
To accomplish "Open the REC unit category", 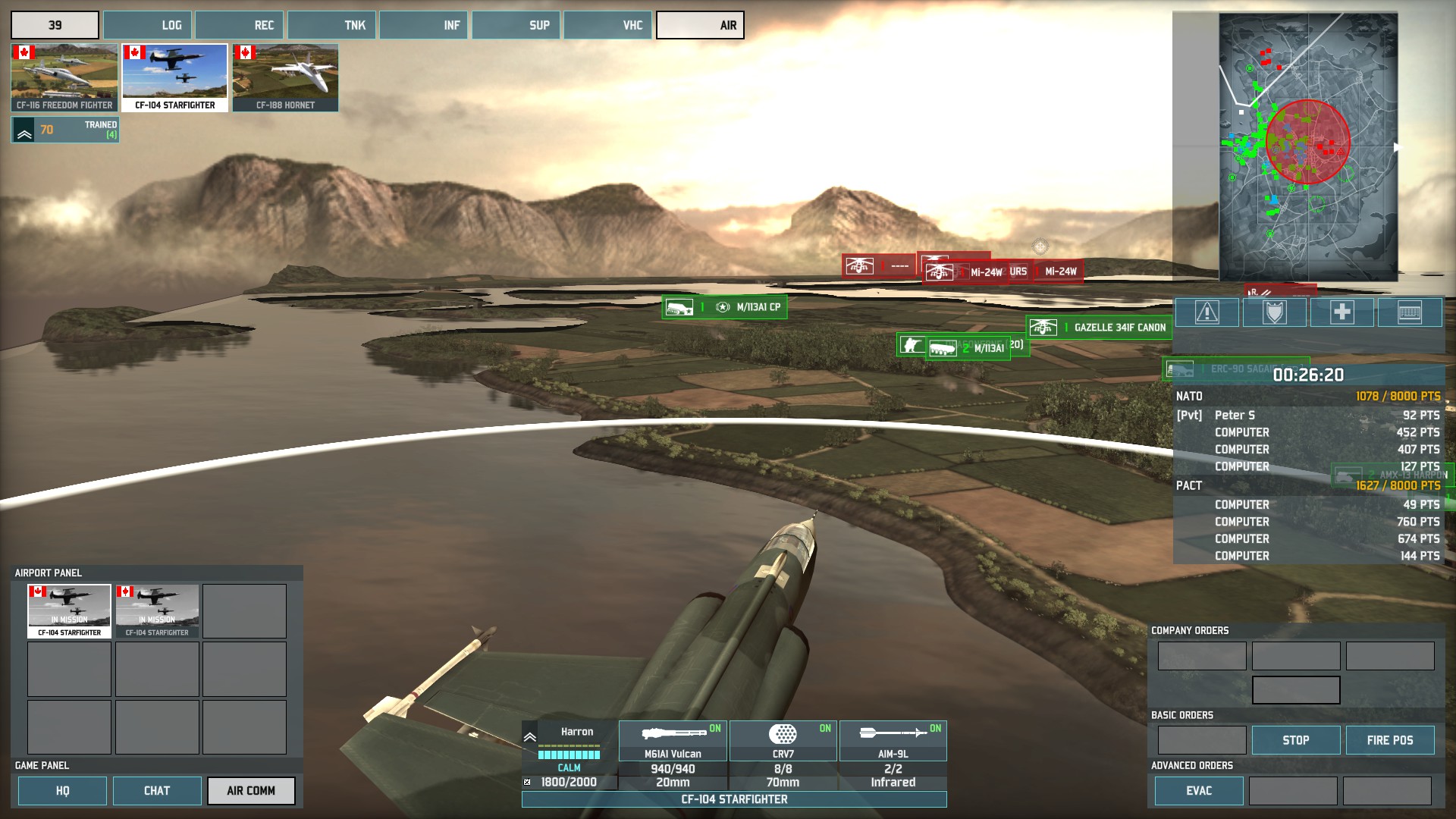I will (x=240, y=25).
